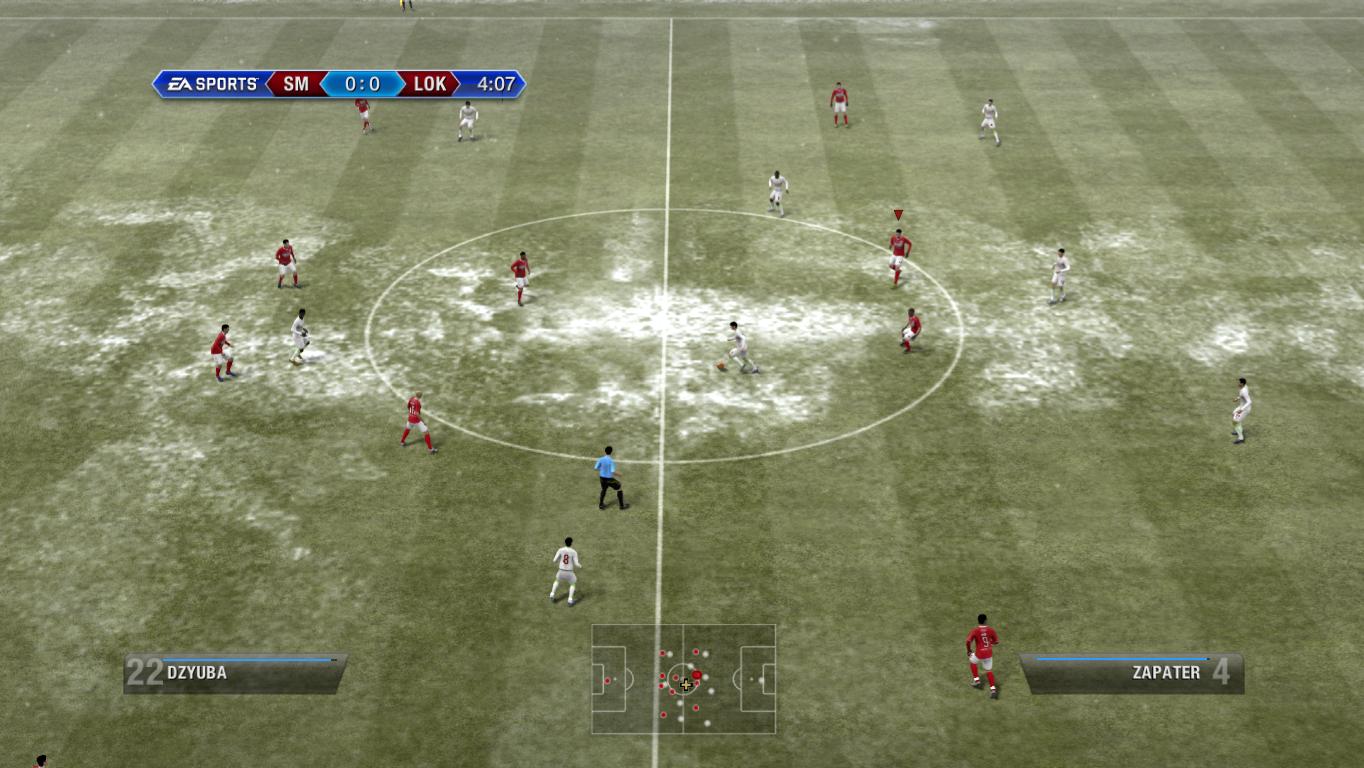Click the scoreboard bar at top left
Viewport: 1364px width, 768px height.
click(340, 85)
